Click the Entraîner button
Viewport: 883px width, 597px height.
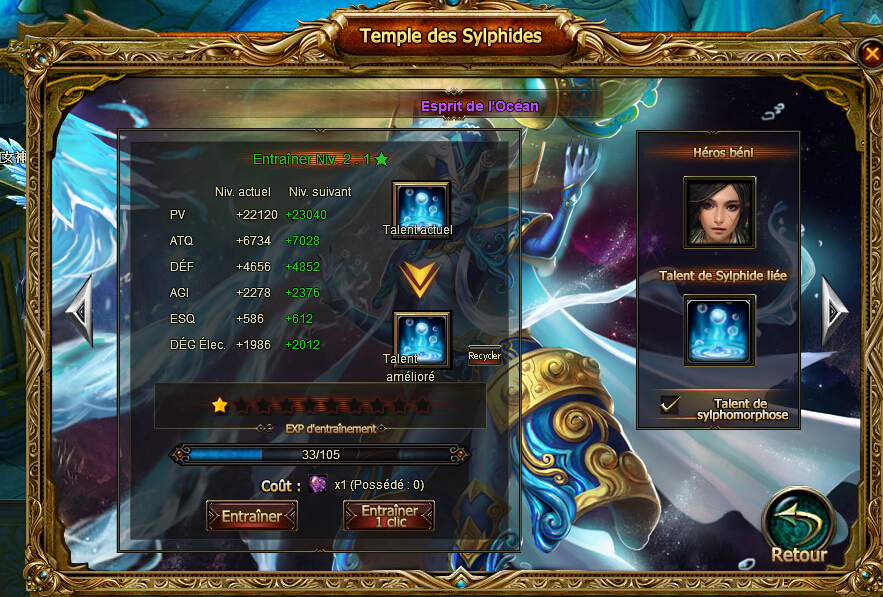point(251,515)
